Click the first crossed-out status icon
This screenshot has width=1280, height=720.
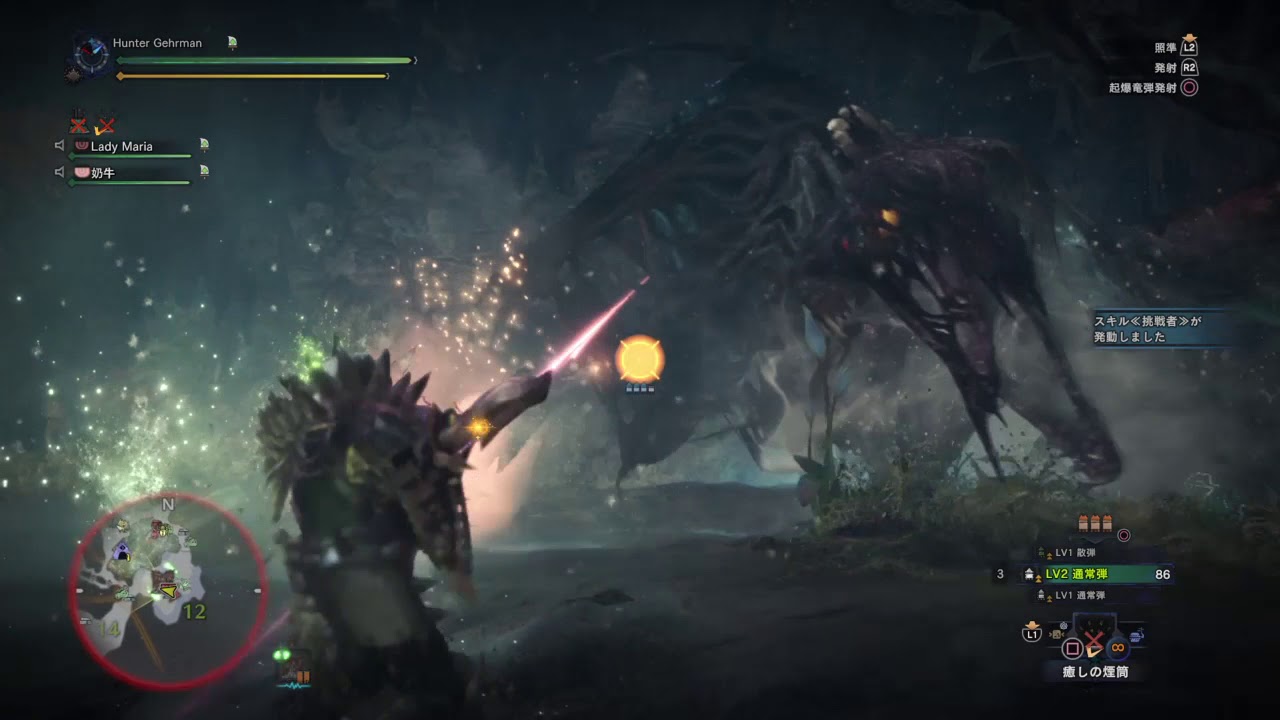coord(79,125)
